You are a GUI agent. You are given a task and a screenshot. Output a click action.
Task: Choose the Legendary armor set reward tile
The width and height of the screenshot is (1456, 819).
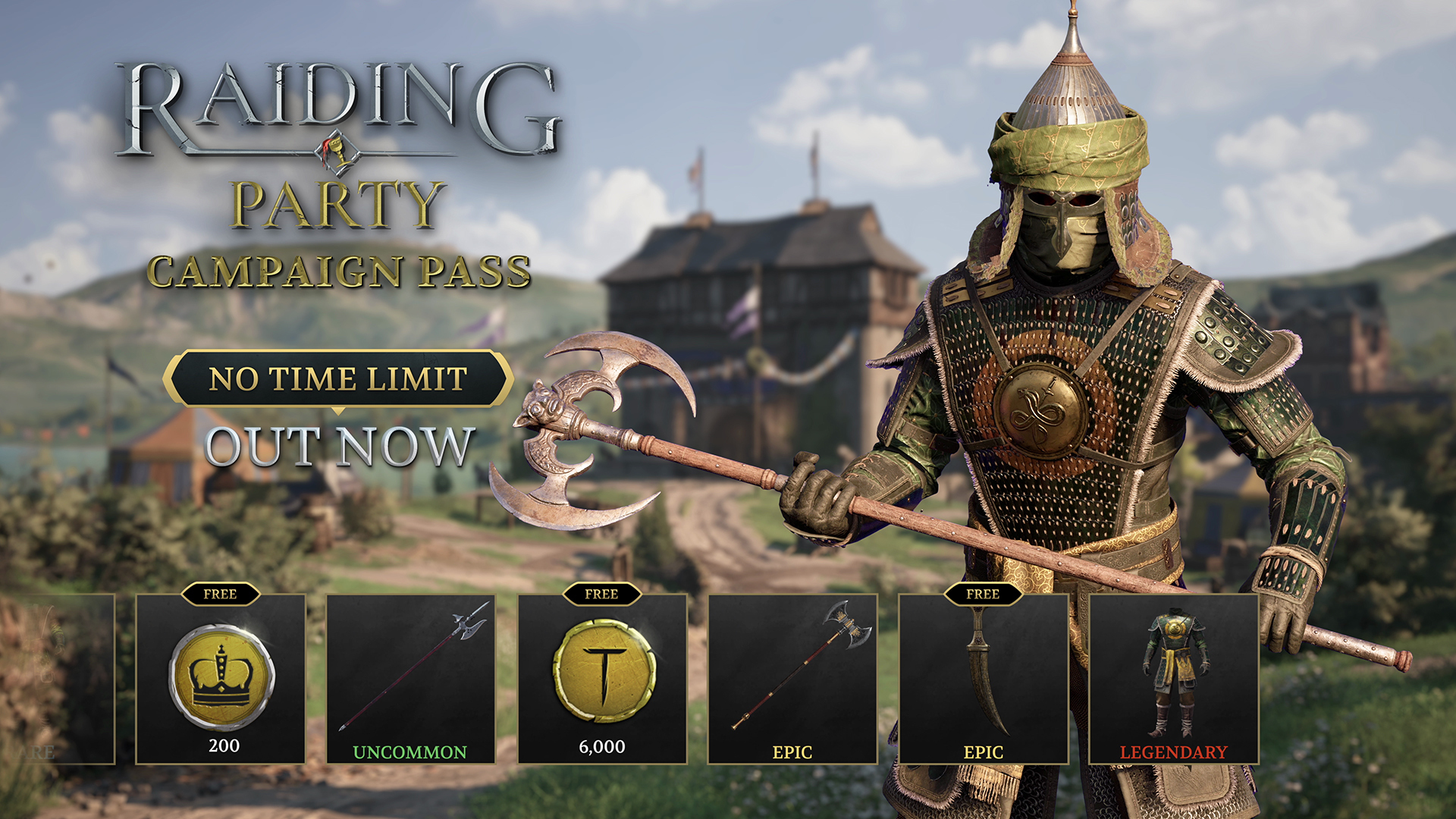point(1174,679)
